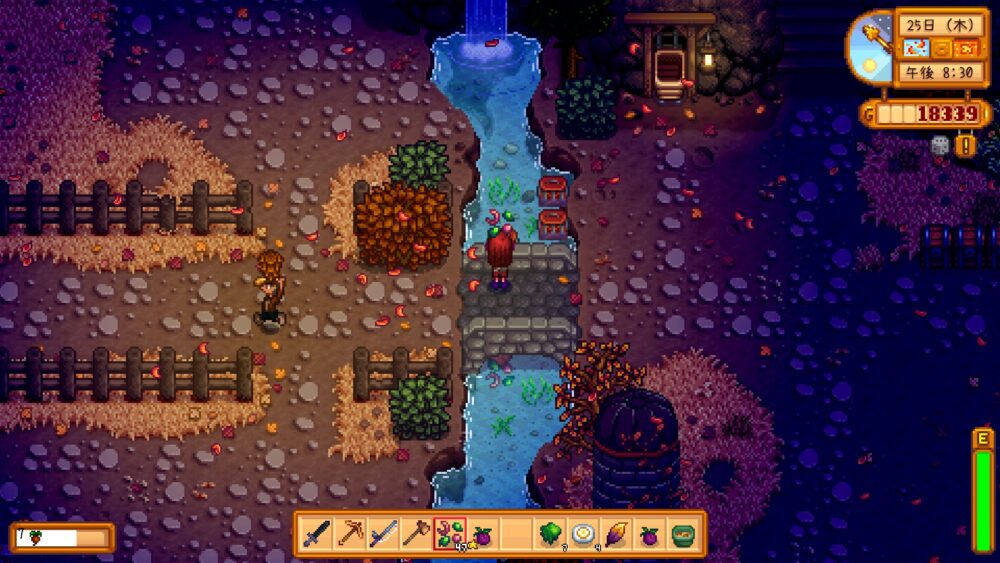
Task: Equip the silver-blue bladed sword
Action: [383, 534]
